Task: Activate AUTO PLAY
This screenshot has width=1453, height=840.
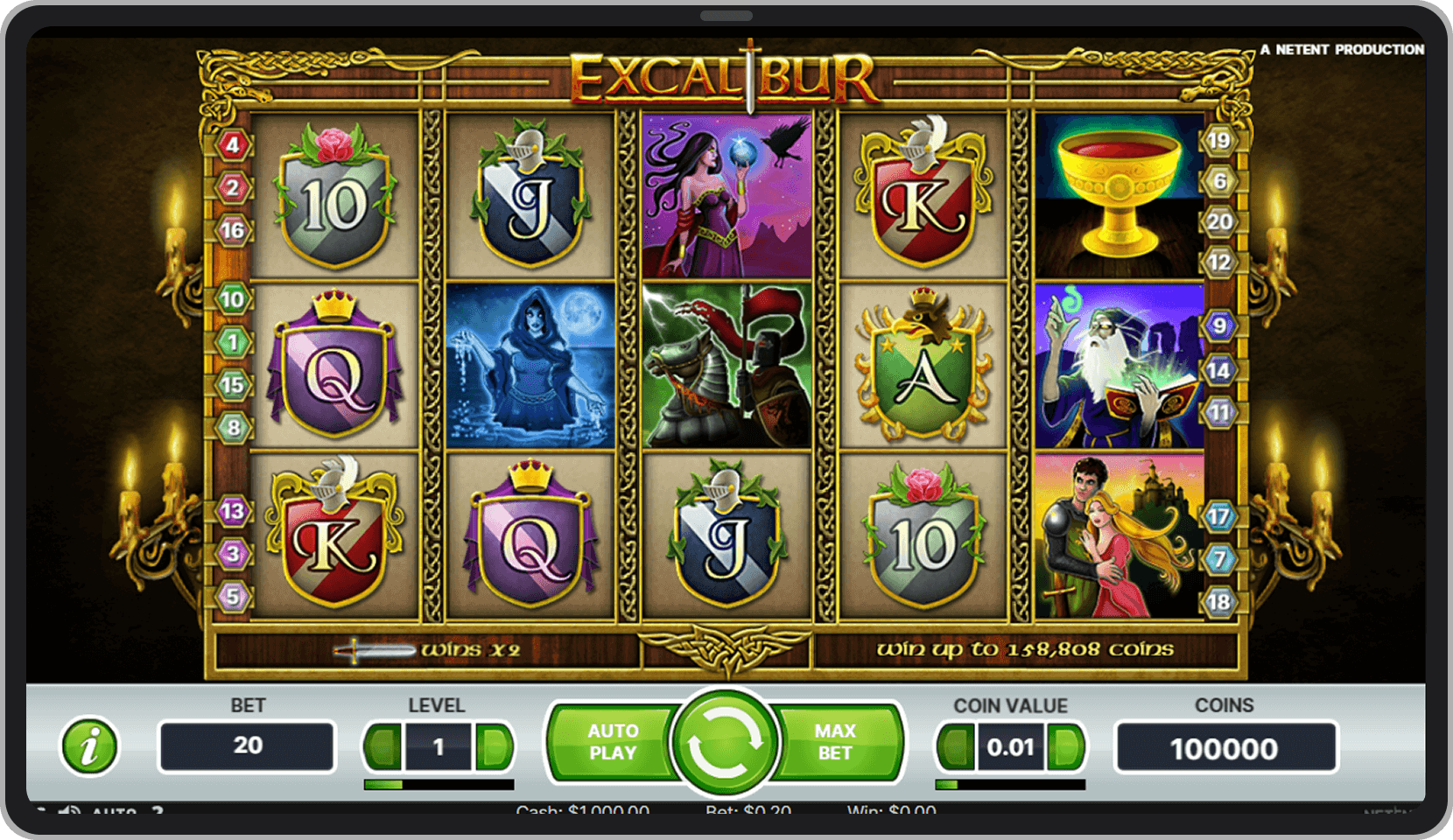Action: click(x=613, y=741)
